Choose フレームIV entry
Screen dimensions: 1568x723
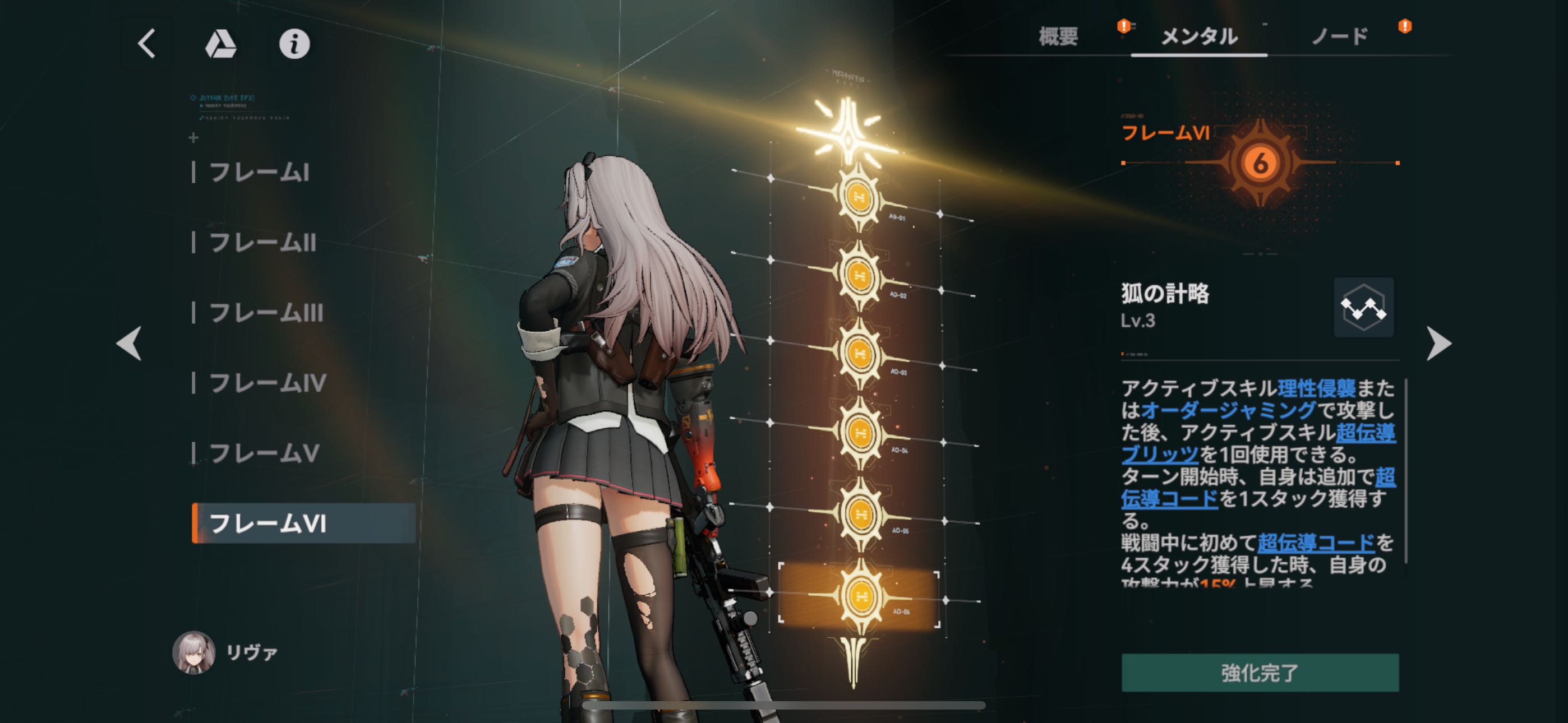pyautogui.click(x=268, y=383)
